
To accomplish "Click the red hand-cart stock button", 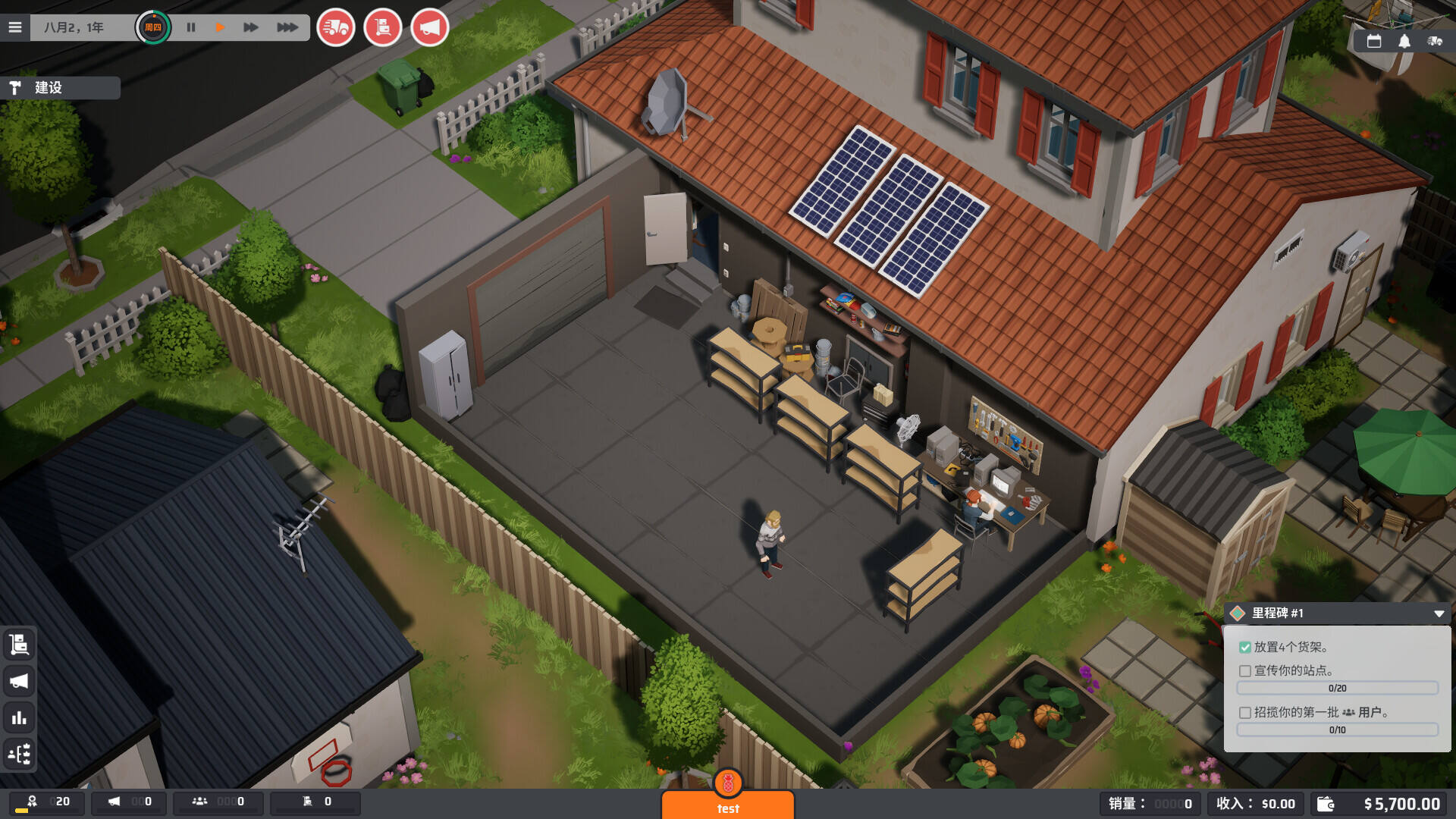I will 382,28.
